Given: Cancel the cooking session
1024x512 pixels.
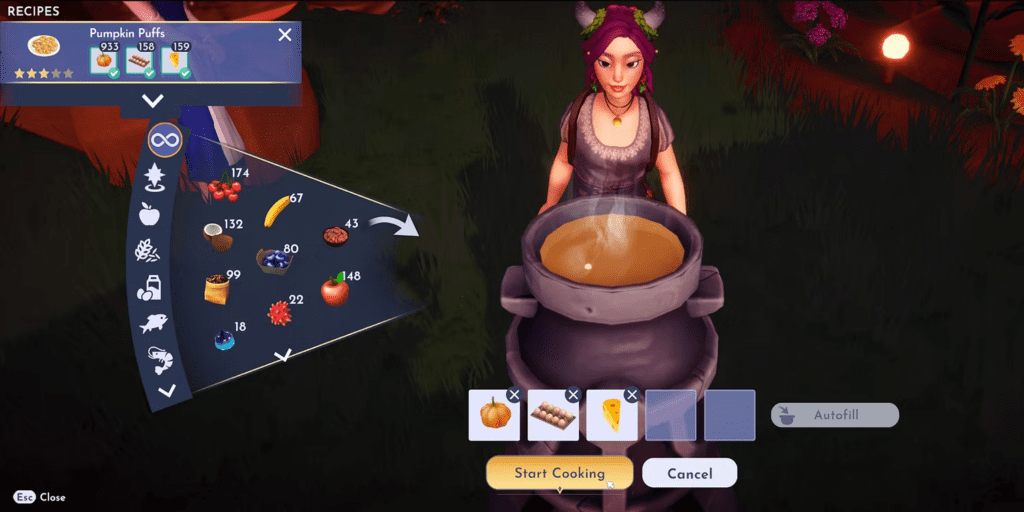Looking at the screenshot, I should point(689,473).
